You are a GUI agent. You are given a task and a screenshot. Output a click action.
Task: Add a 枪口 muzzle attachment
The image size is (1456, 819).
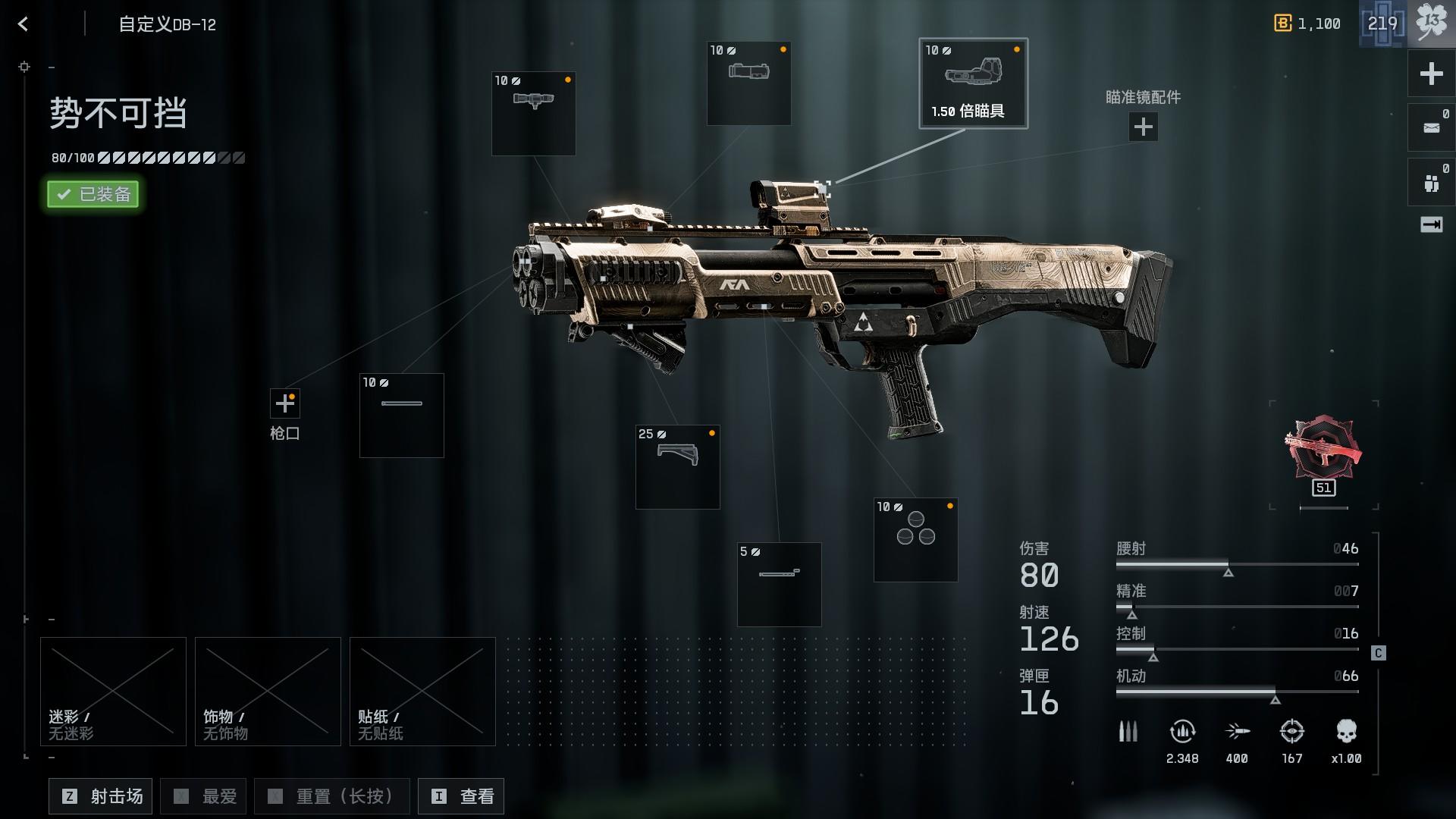(x=285, y=403)
